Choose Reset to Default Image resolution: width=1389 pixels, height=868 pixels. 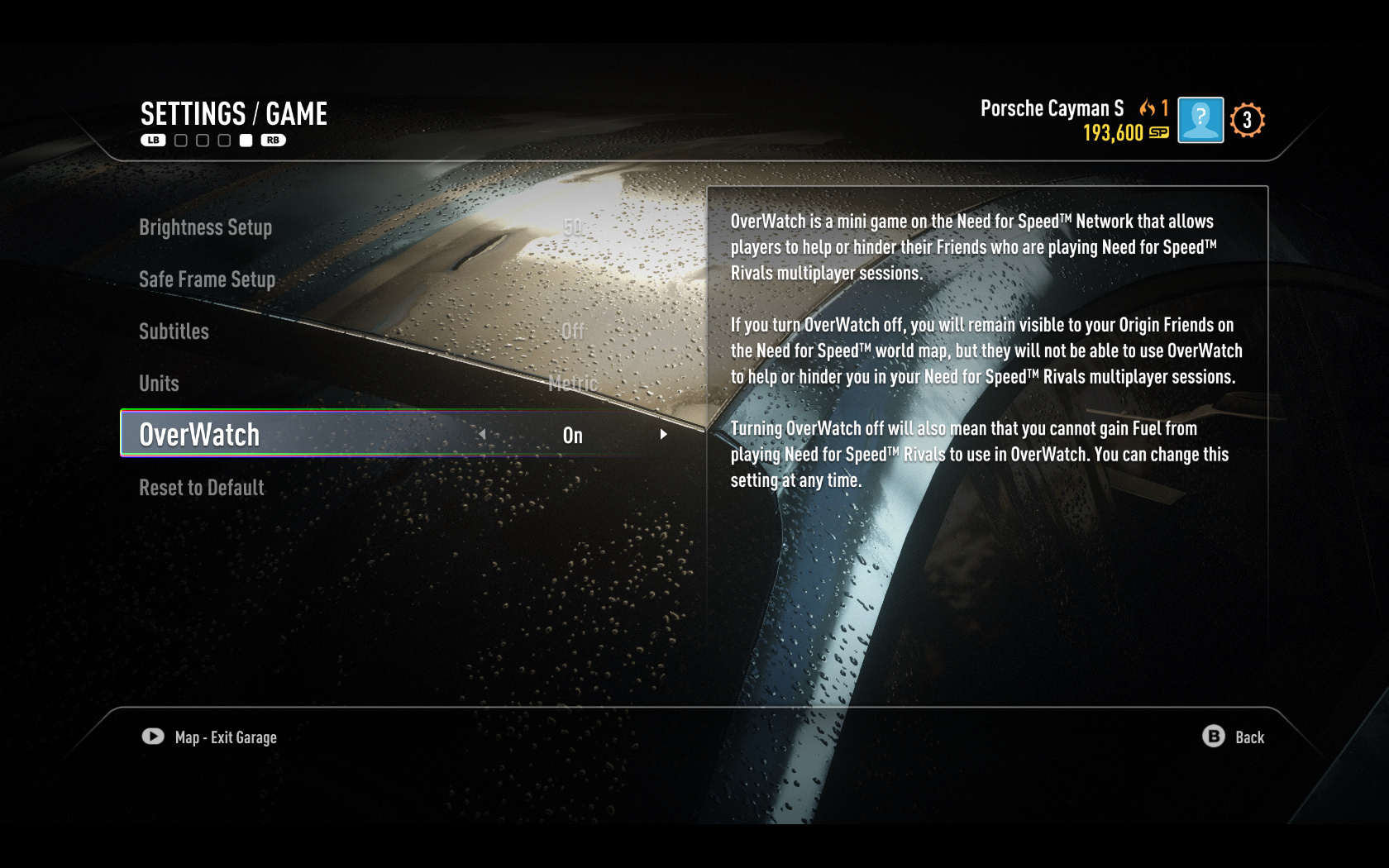pyautogui.click(x=202, y=488)
